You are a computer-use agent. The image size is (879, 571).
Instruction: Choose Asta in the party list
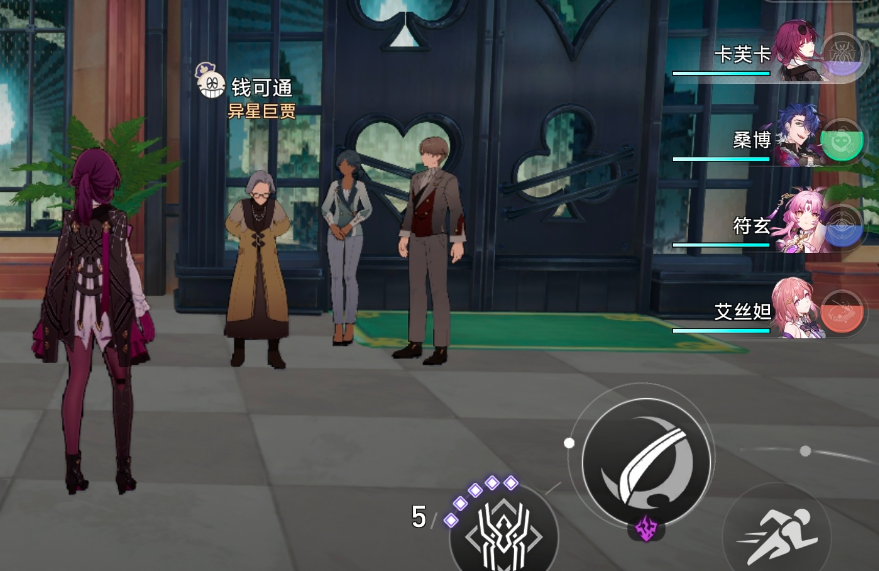[796, 310]
